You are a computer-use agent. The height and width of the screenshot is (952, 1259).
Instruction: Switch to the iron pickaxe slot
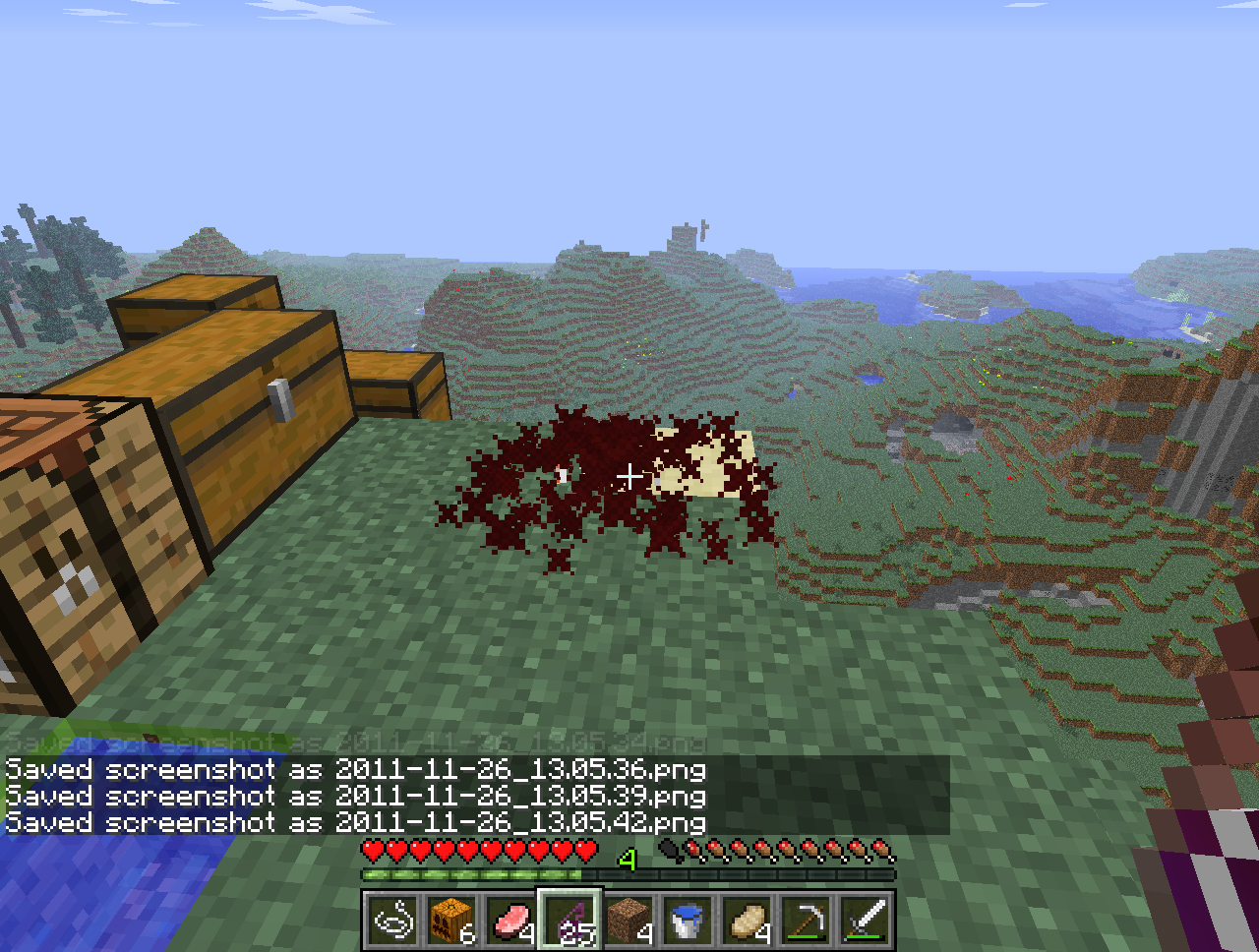click(806, 921)
